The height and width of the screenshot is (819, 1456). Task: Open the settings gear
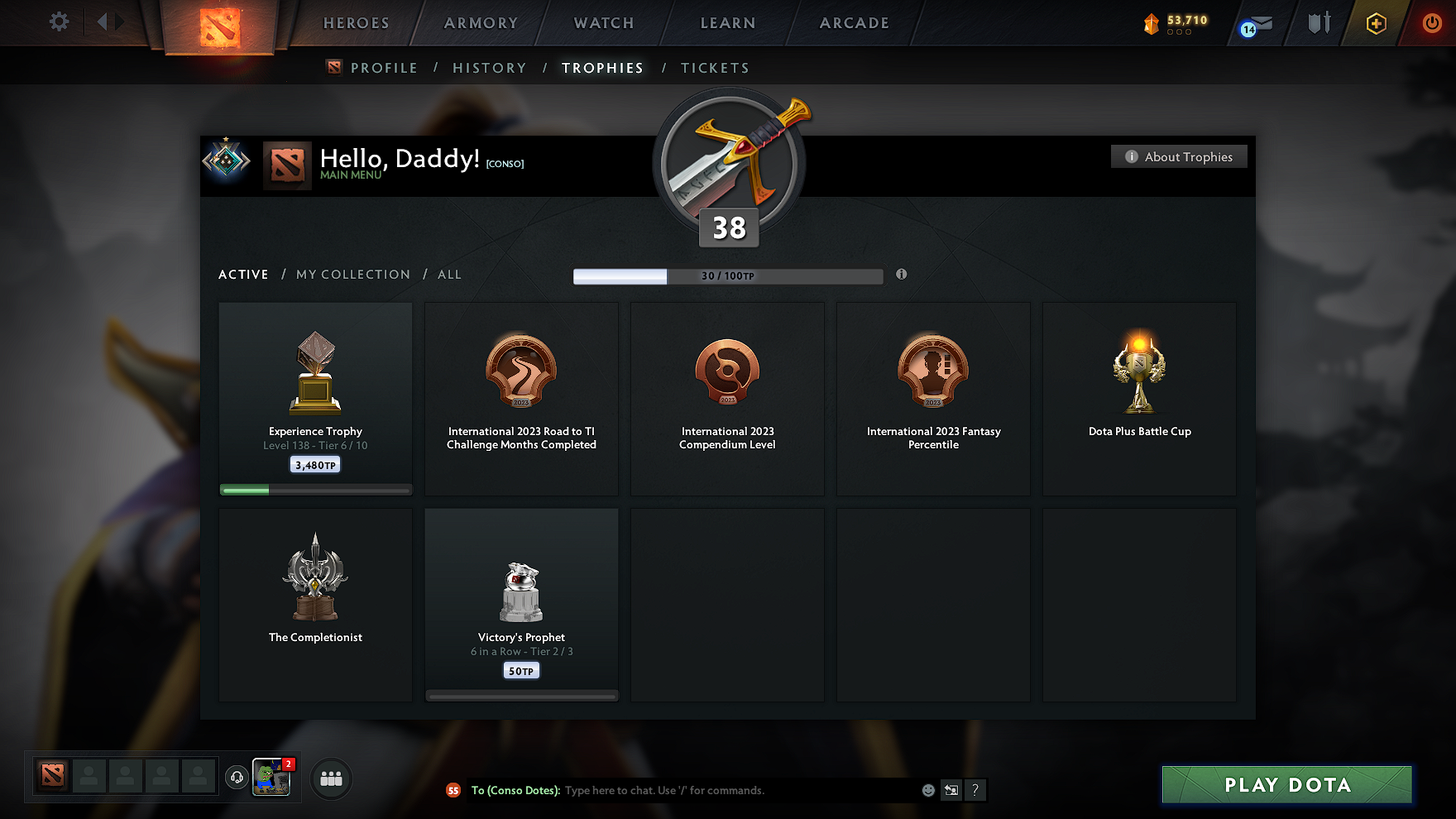(58, 22)
